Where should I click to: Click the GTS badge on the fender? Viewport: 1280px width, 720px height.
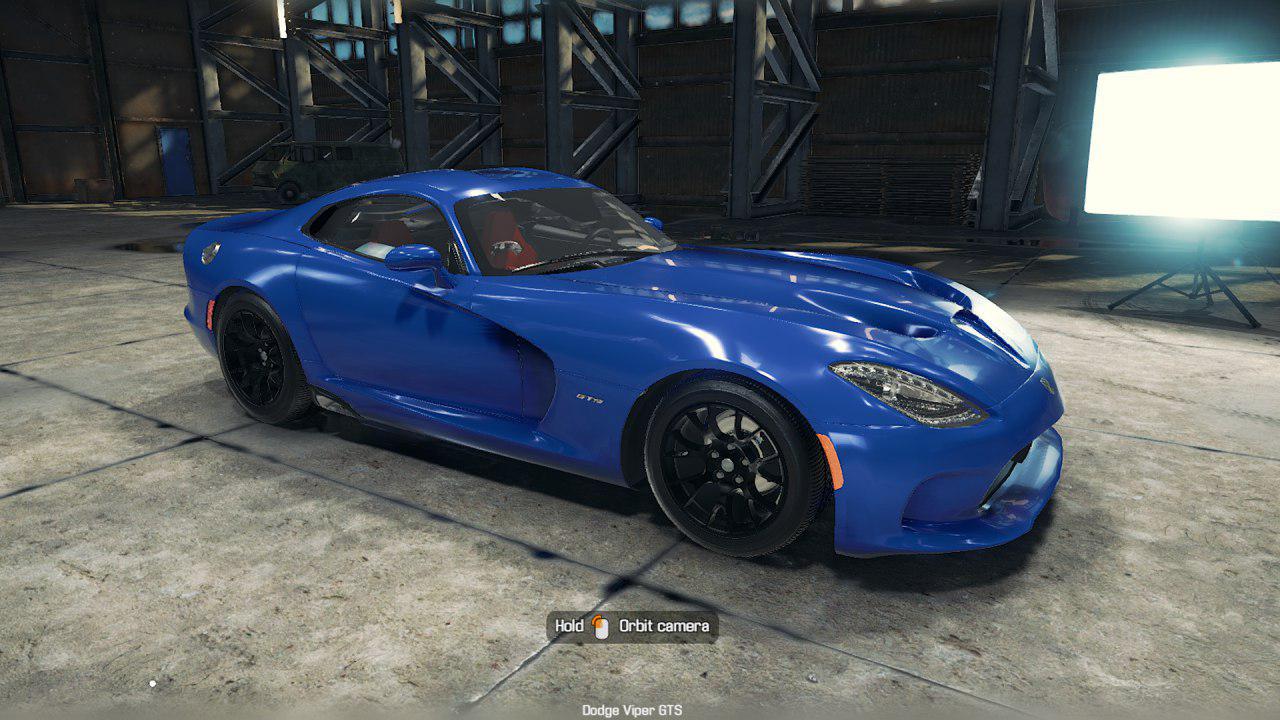pos(590,400)
